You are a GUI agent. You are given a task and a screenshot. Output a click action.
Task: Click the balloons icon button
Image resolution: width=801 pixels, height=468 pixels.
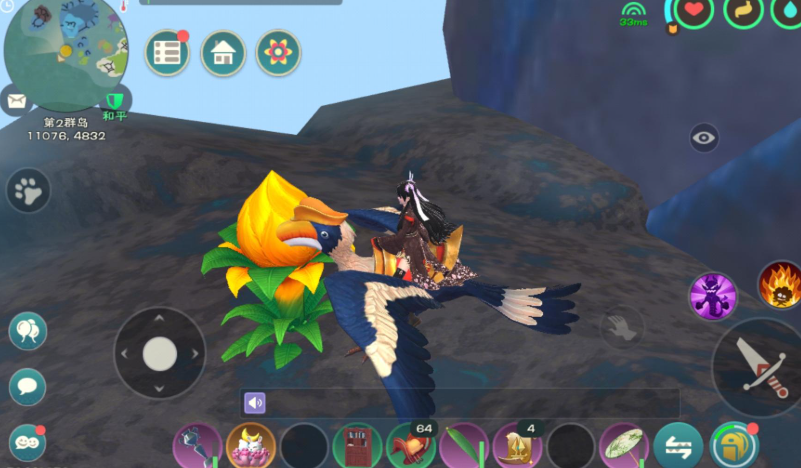27,331
